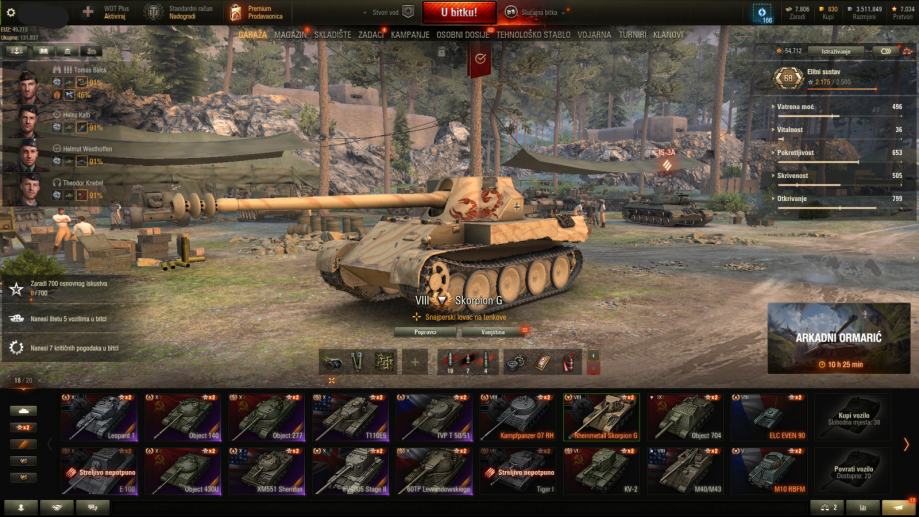The height and width of the screenshot is (517, 919).
Task: Pick the ELC EVEN 90 tank
Action: coord(772,418)
